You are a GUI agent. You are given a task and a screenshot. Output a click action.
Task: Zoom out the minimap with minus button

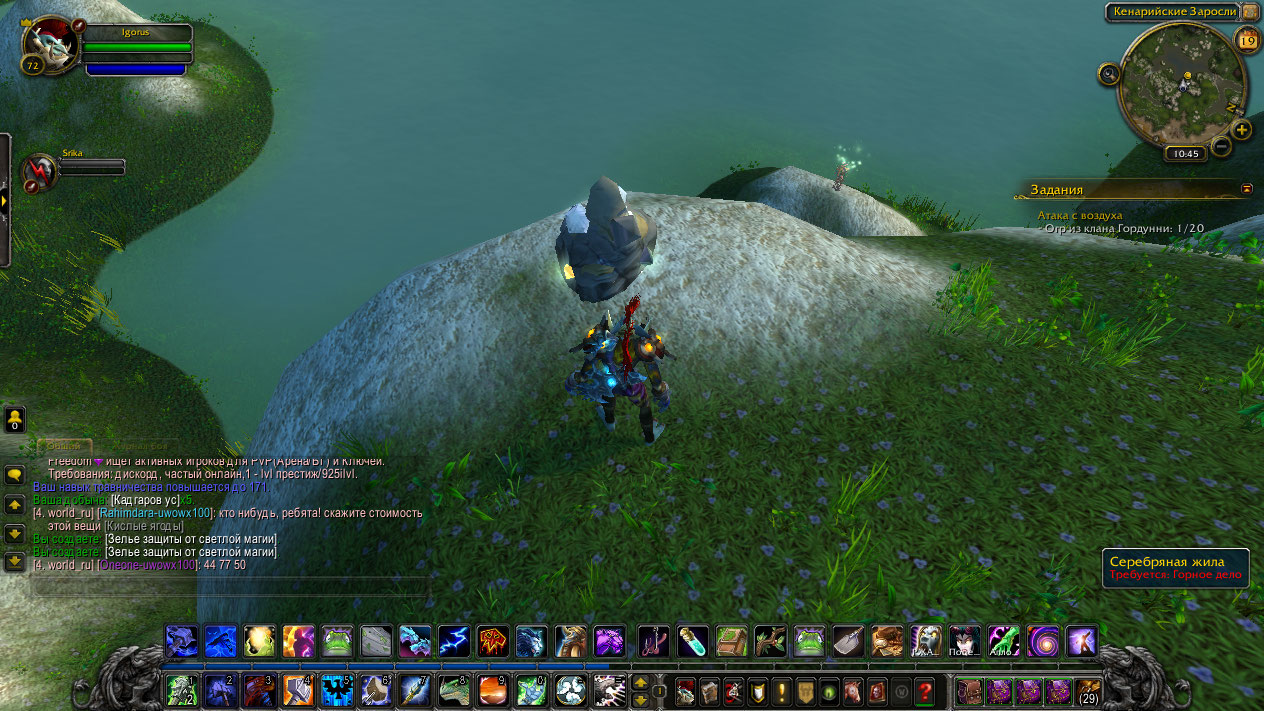pos(1221,147)
